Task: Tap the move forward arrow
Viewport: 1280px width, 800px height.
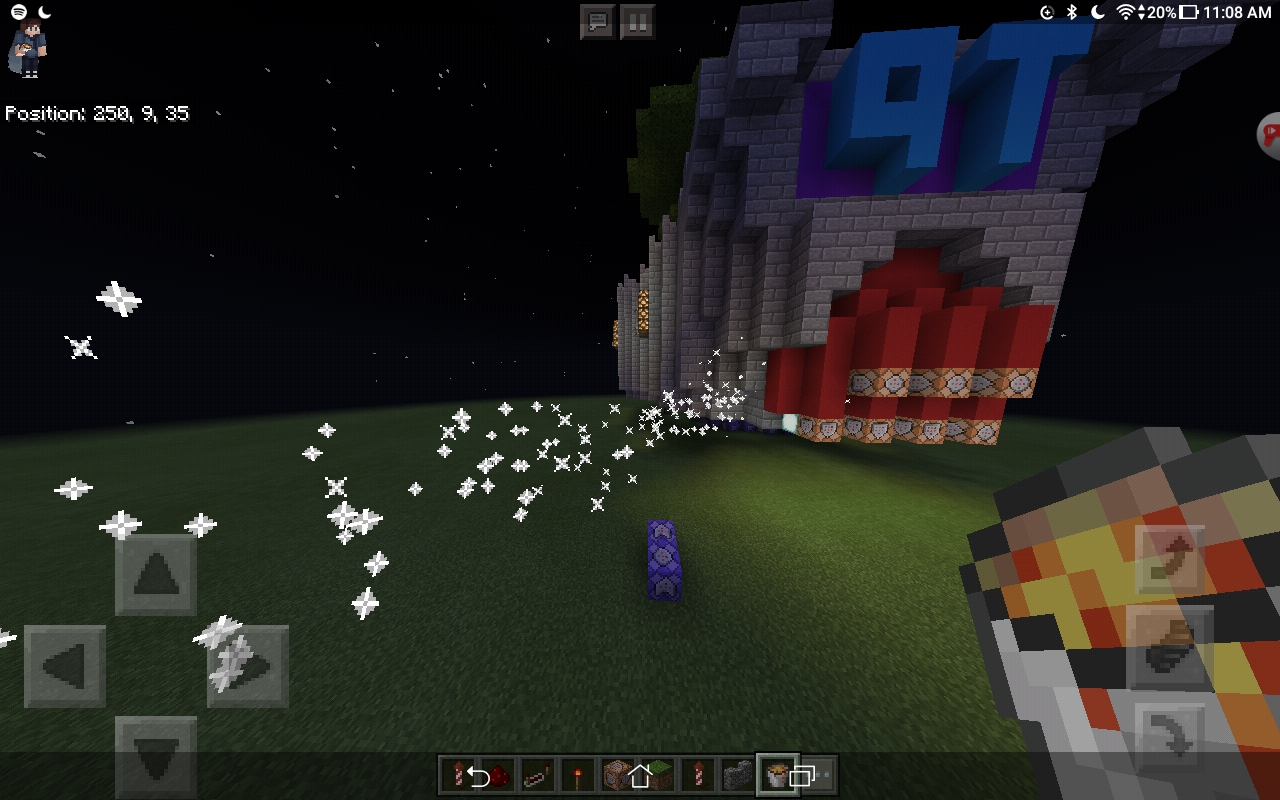Action: tap(156, 575)
